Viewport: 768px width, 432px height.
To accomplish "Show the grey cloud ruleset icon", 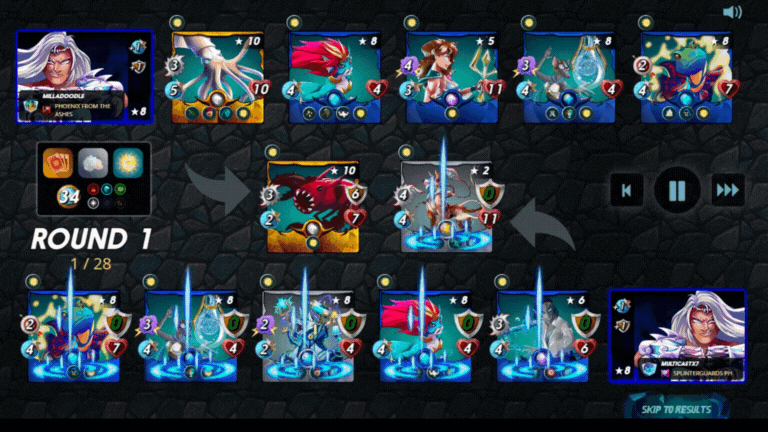I will (94, 162).
